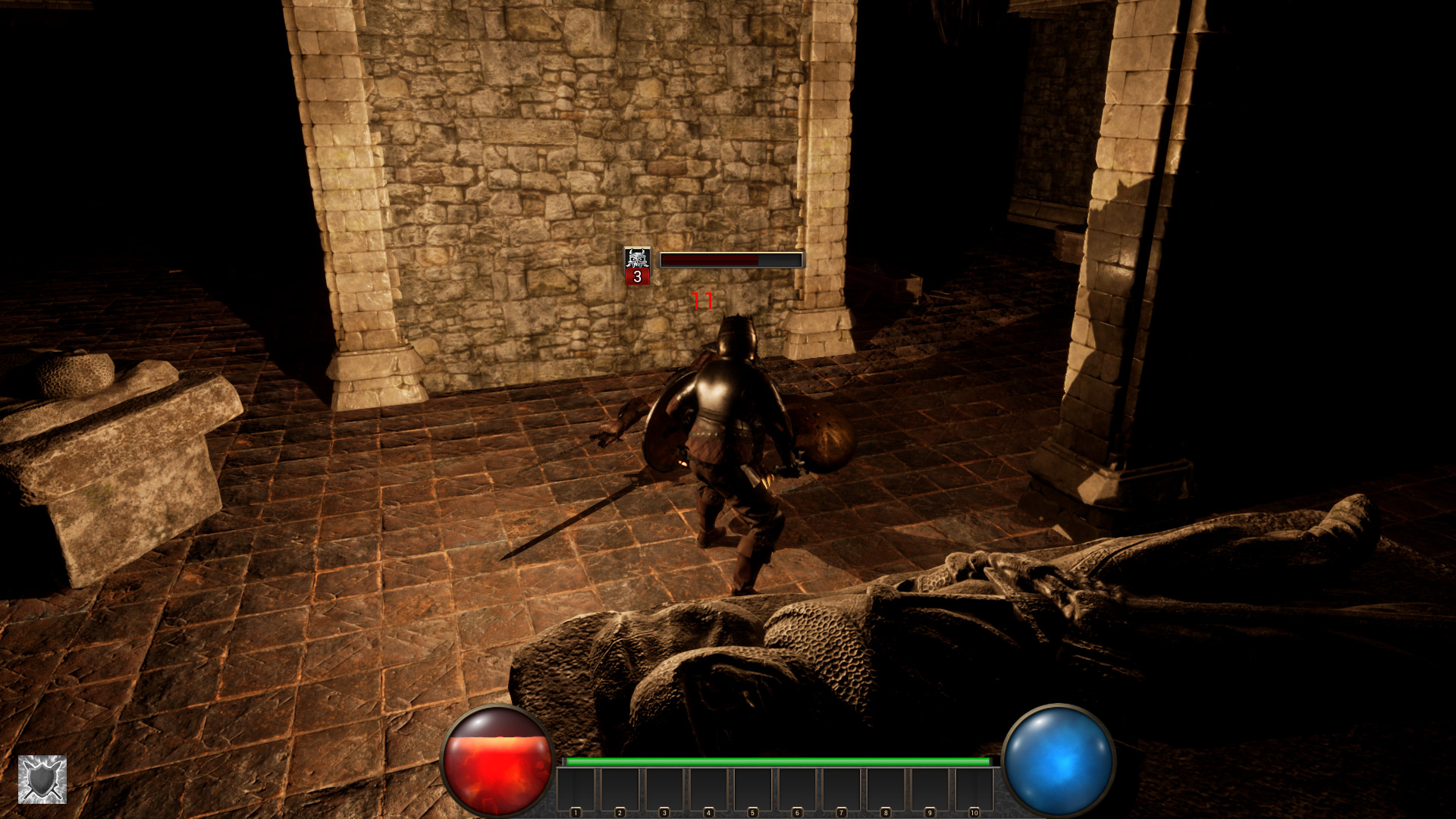Select hotbar slot 1
This screenshot has width=1456, height=819.
coord(576,789)
